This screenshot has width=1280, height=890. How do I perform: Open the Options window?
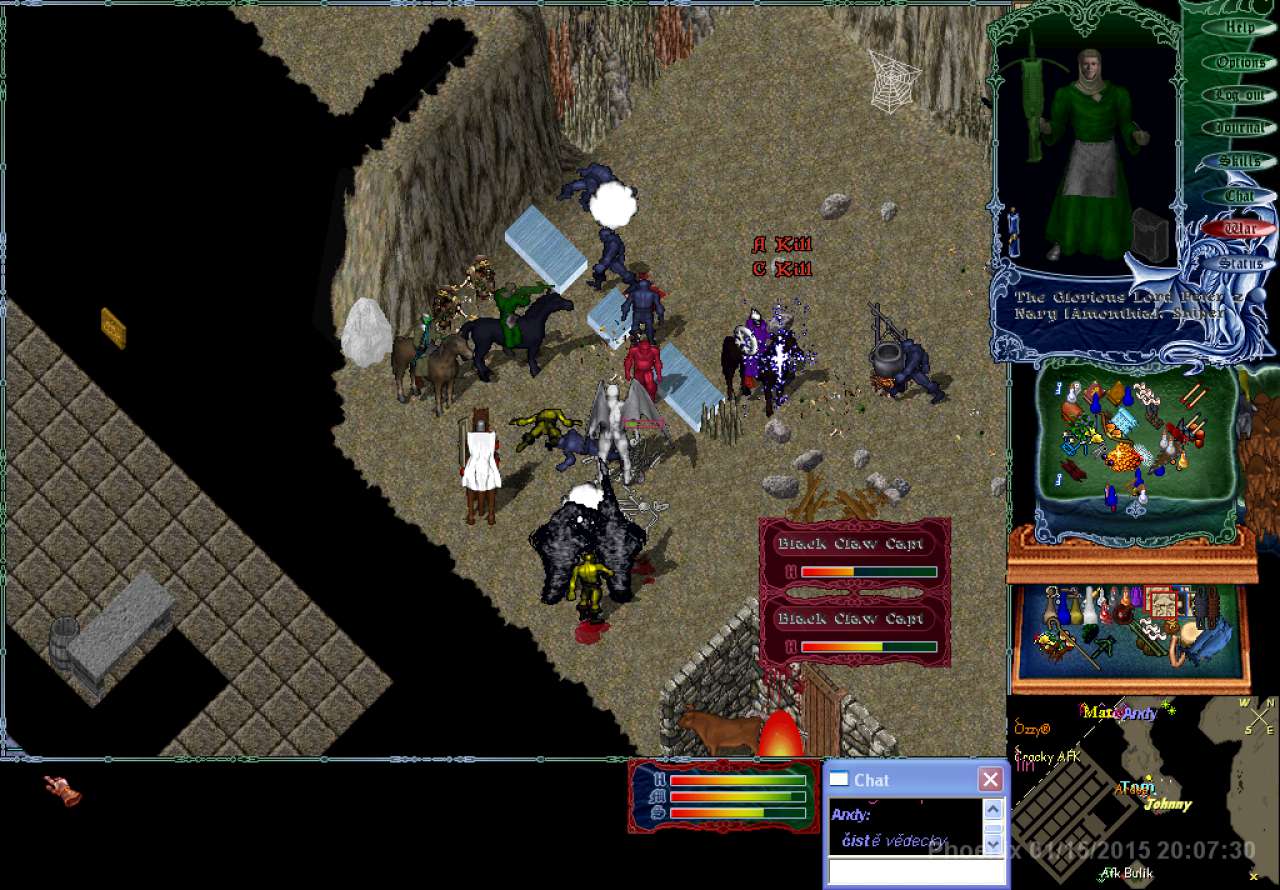coord(1241,62)
